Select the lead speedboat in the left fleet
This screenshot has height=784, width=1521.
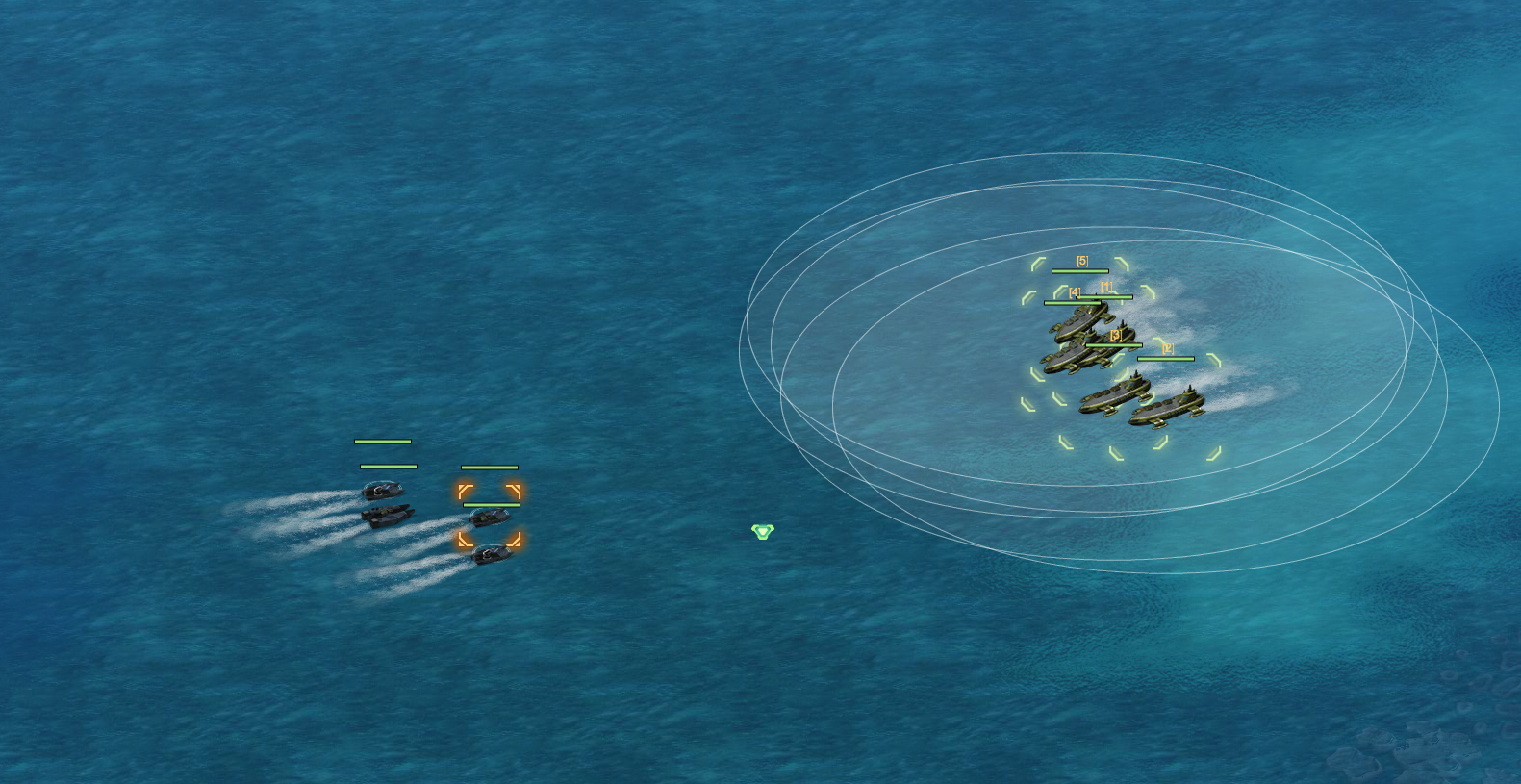[x=381, y=490]
